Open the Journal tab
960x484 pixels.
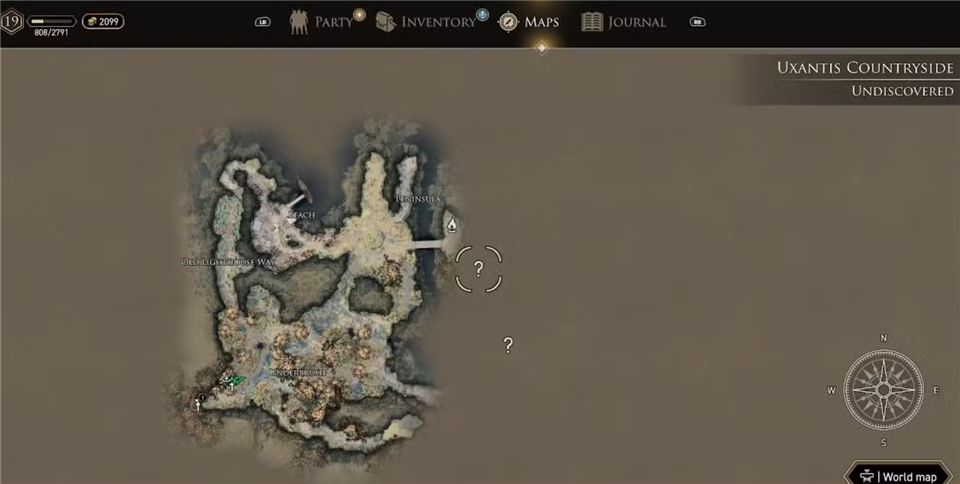tap(624, 22)
